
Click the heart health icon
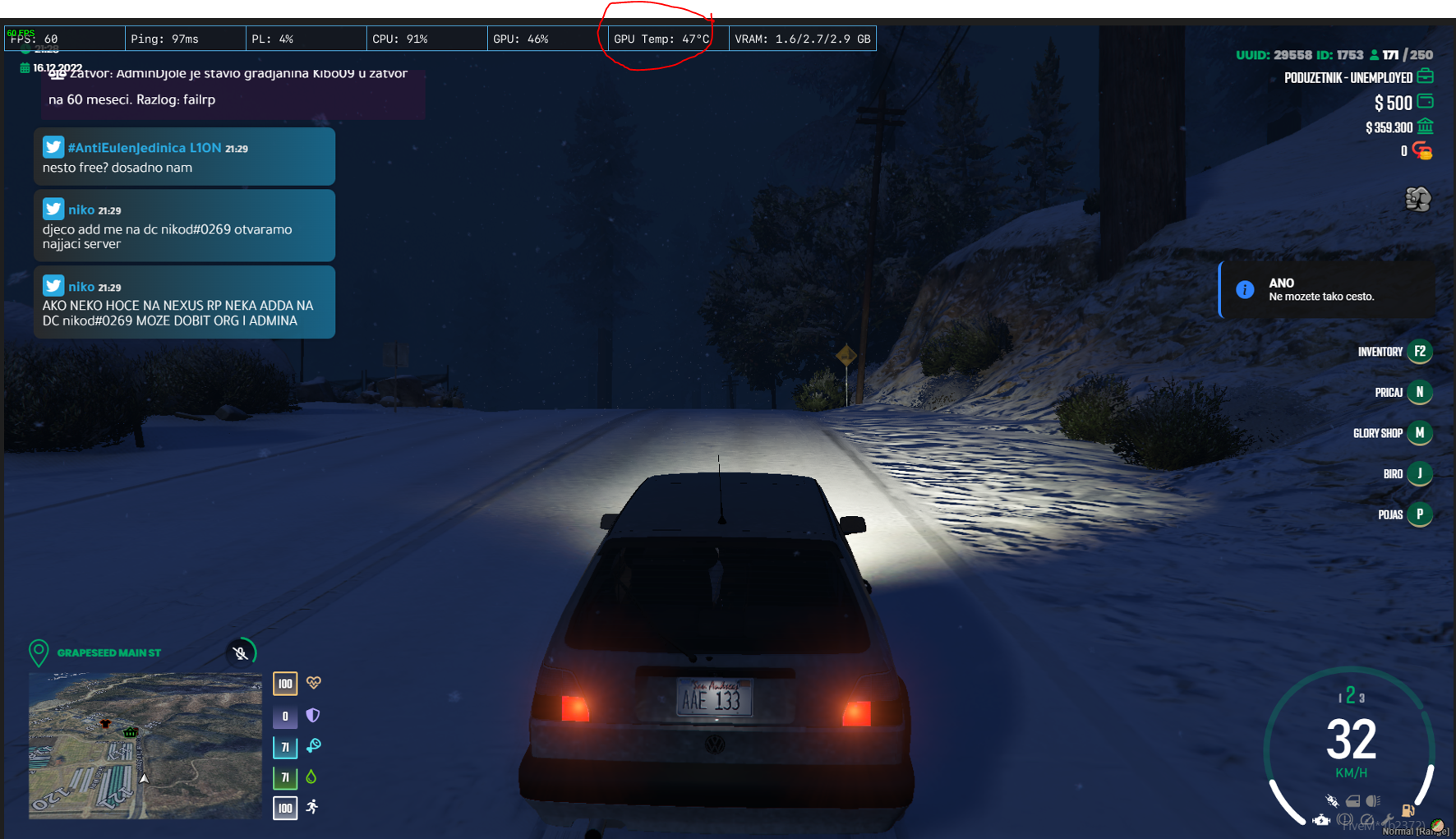313,683
